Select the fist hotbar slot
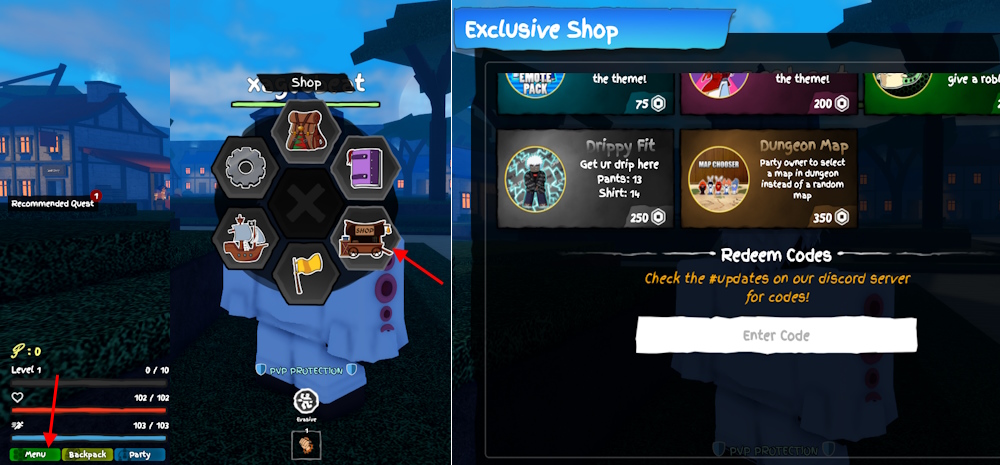1000x465 pixels. pyautogui.click(x=305, y=443)
